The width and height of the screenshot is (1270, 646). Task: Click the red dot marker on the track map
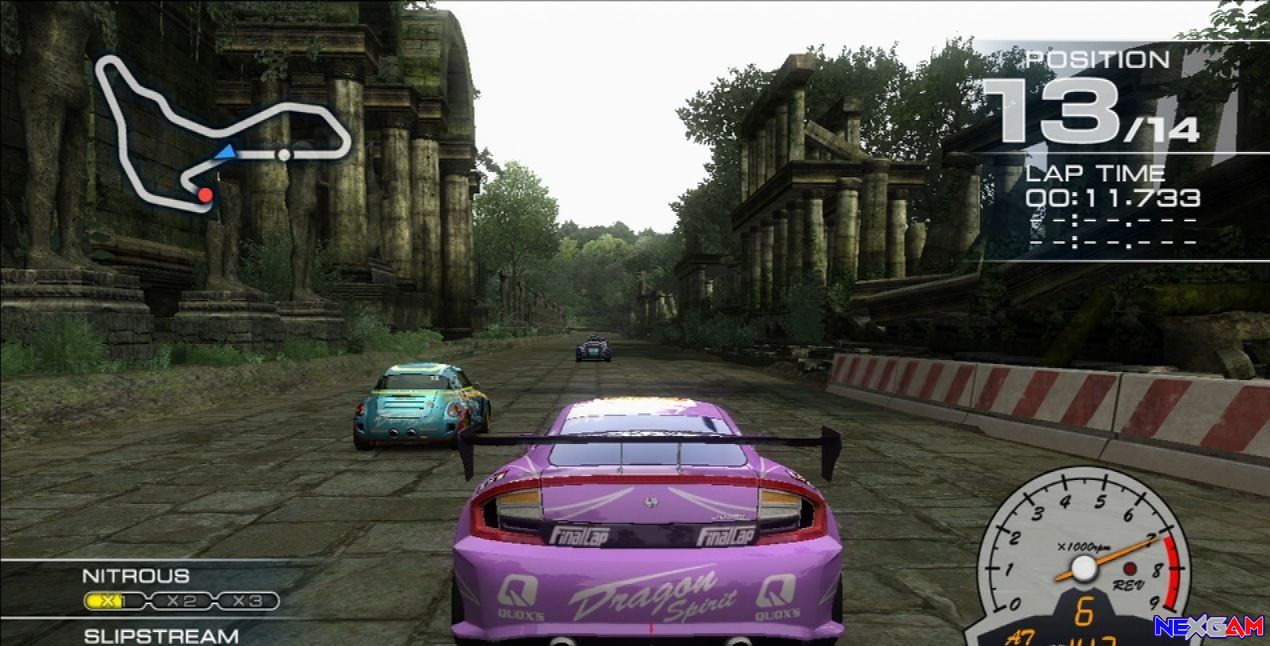[205, 194]
